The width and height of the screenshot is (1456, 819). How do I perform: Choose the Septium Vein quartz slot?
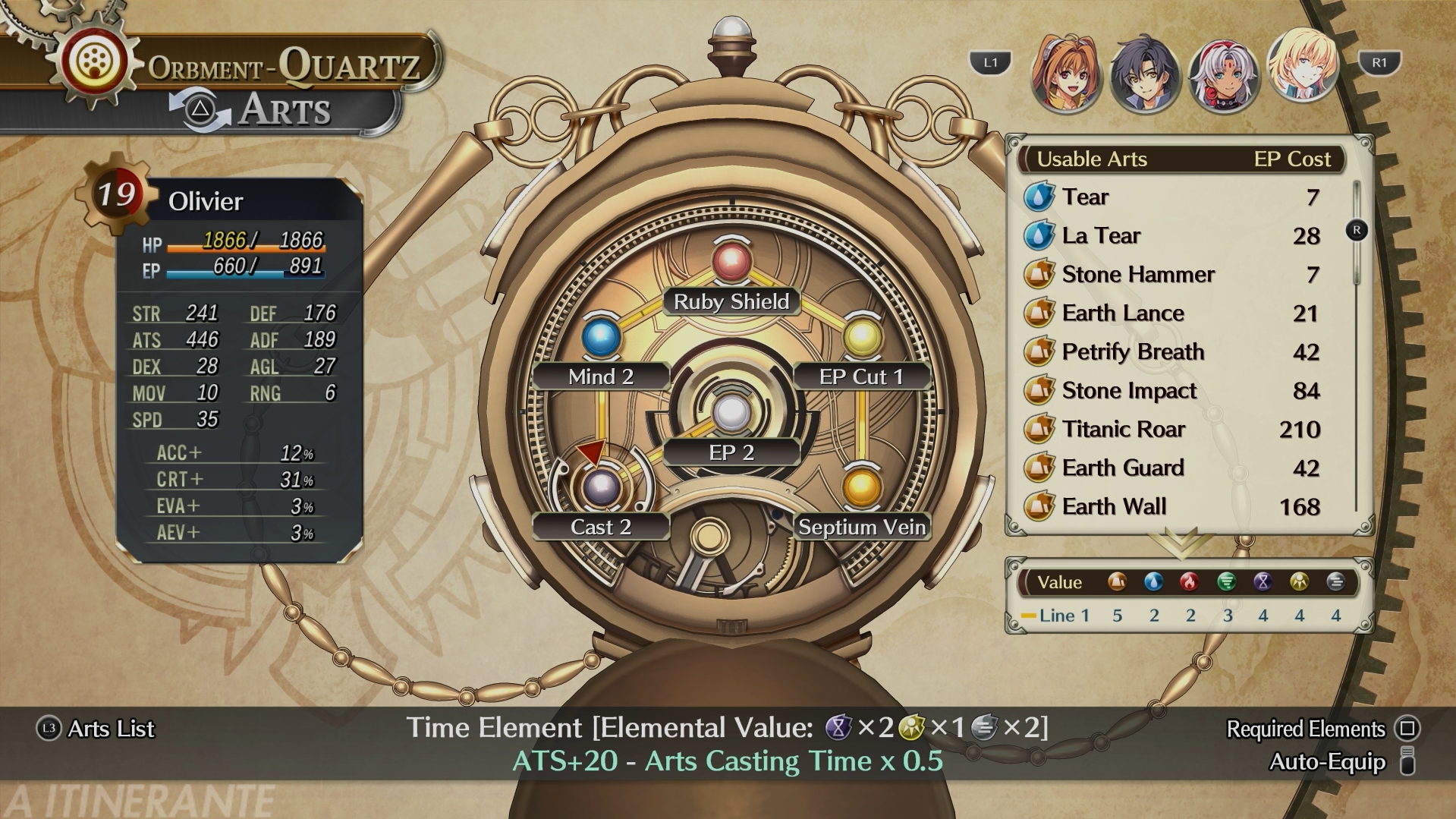tap(862, 487)
